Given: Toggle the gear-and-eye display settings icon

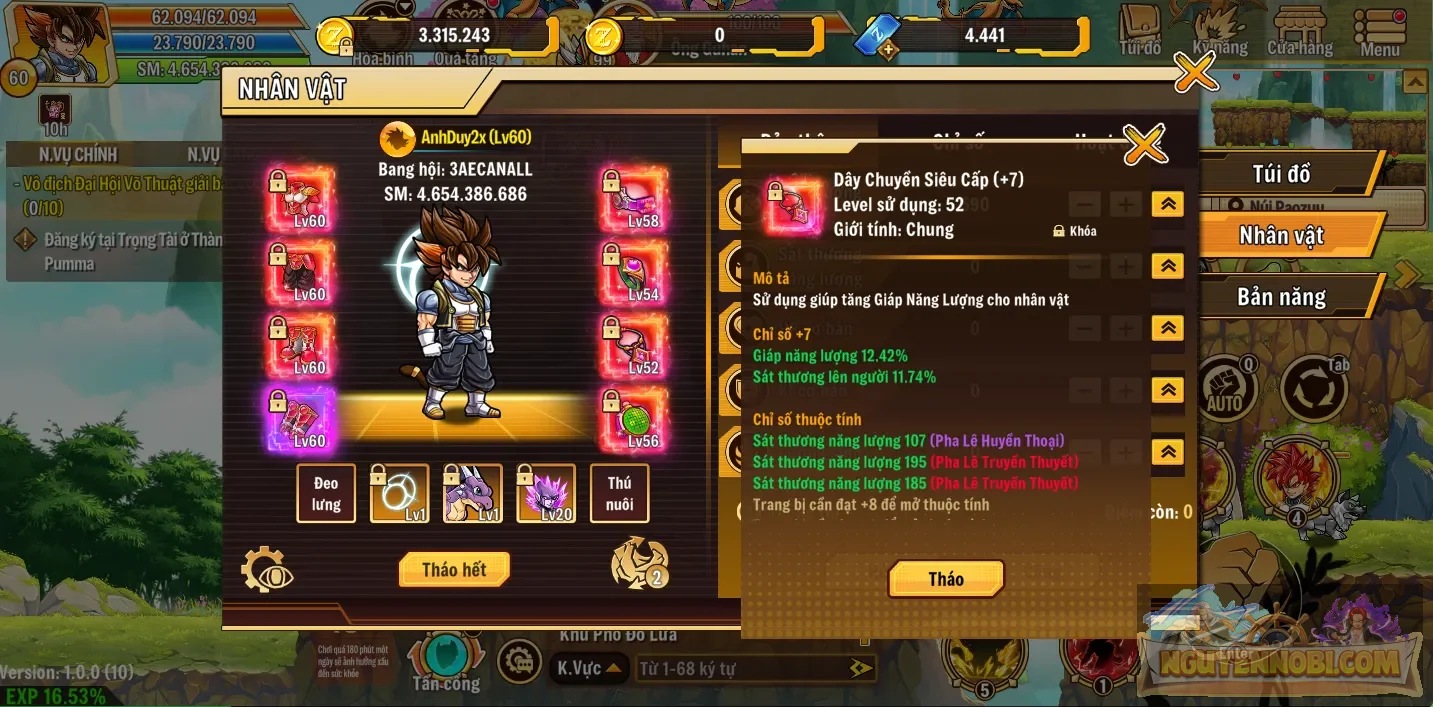Looking at the screenshot, I should [x=267, y=570].
